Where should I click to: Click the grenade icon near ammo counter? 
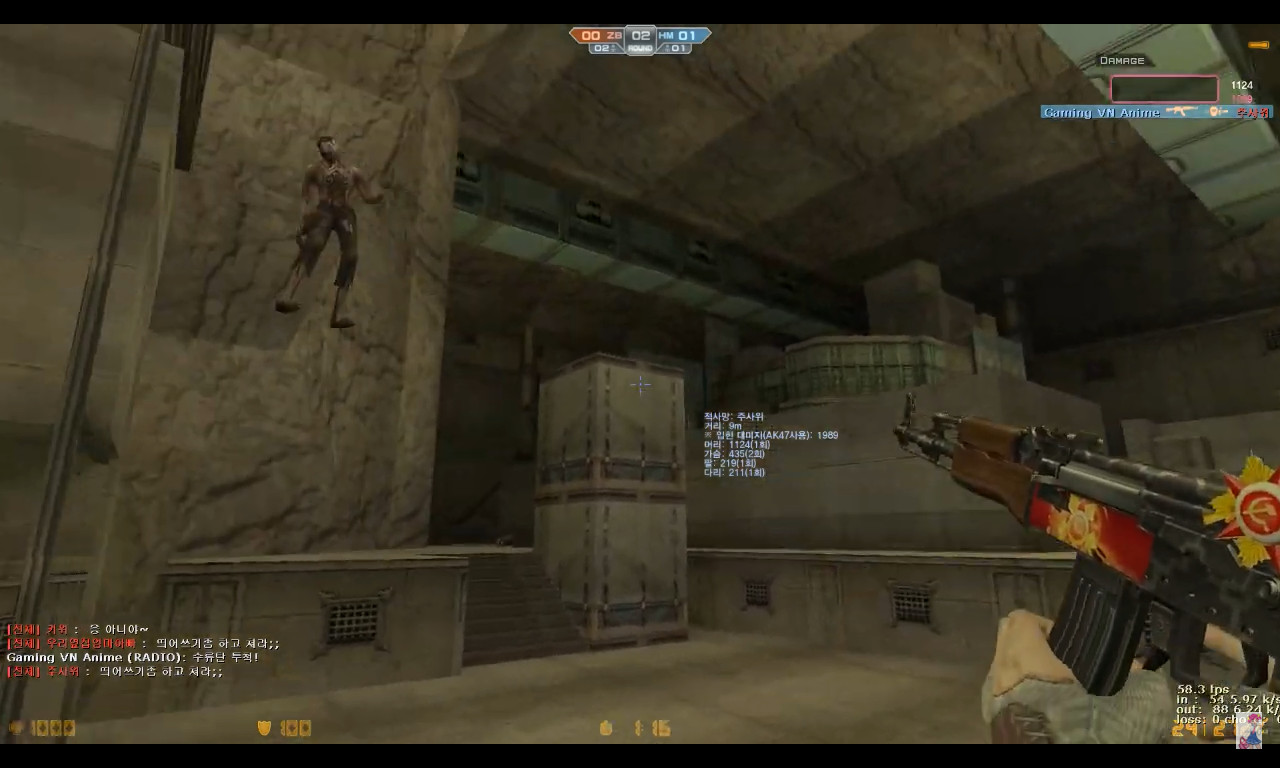click(606, 728)
